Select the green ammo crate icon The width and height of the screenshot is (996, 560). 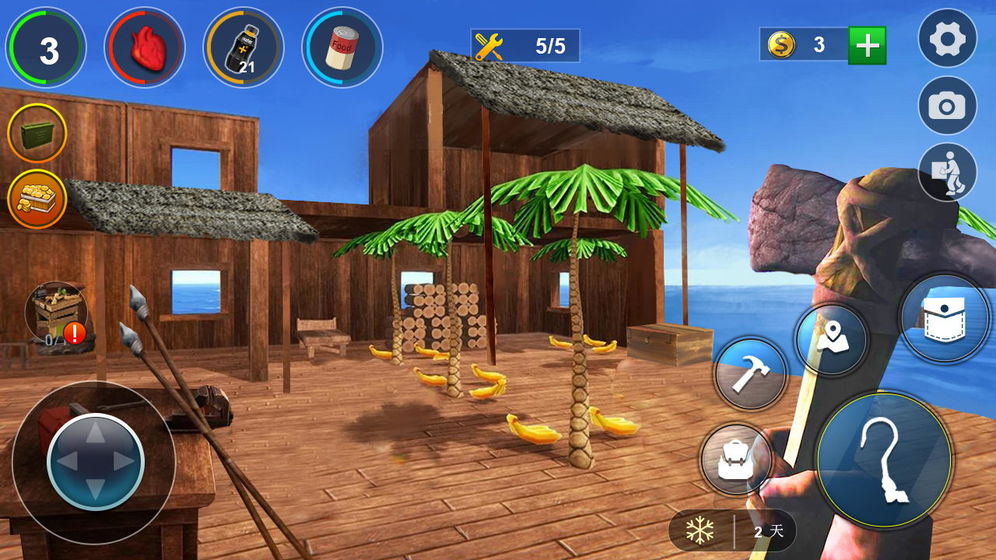37,133
